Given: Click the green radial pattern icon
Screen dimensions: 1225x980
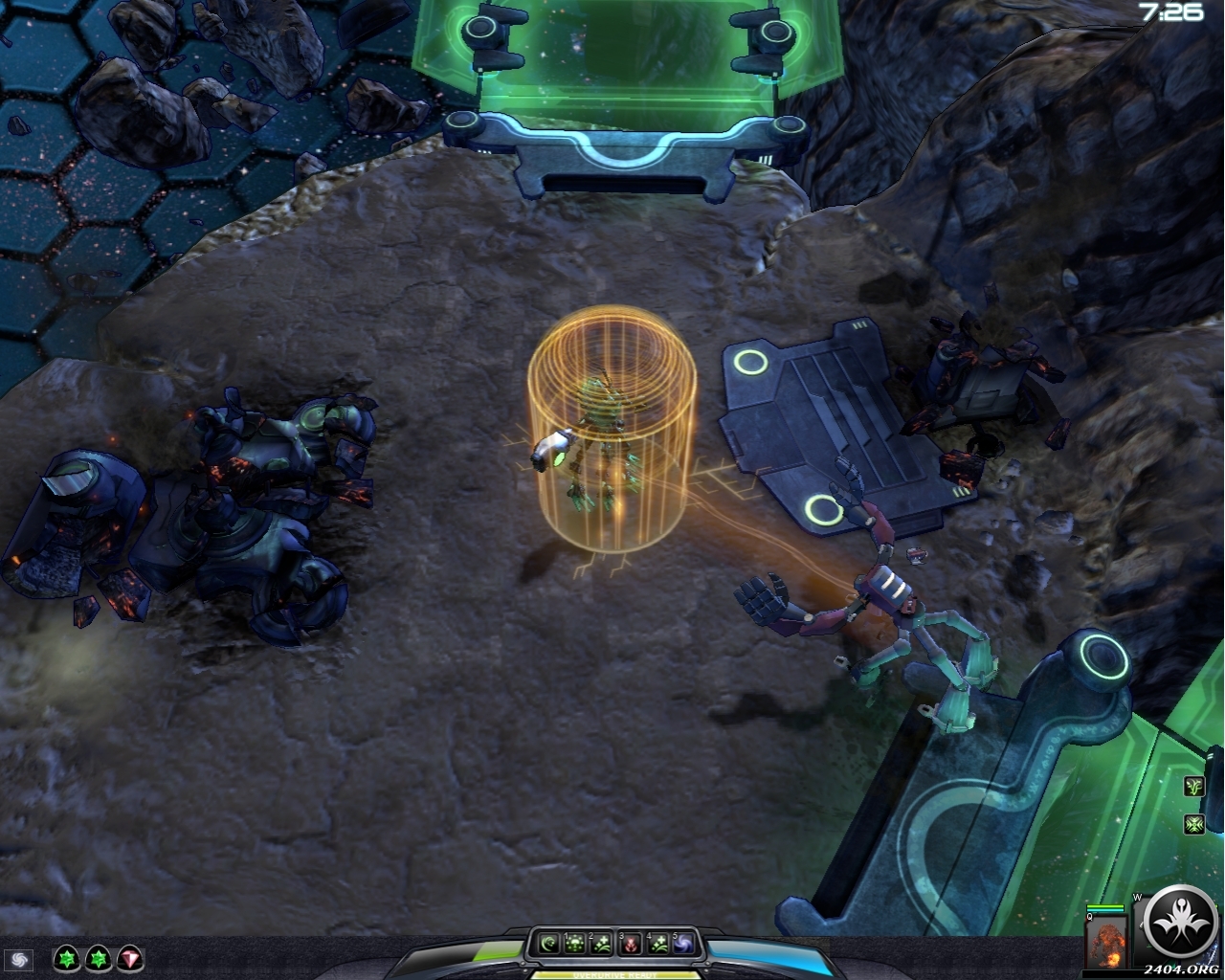Looking at the screenshot, I should tap(1193, 823).
